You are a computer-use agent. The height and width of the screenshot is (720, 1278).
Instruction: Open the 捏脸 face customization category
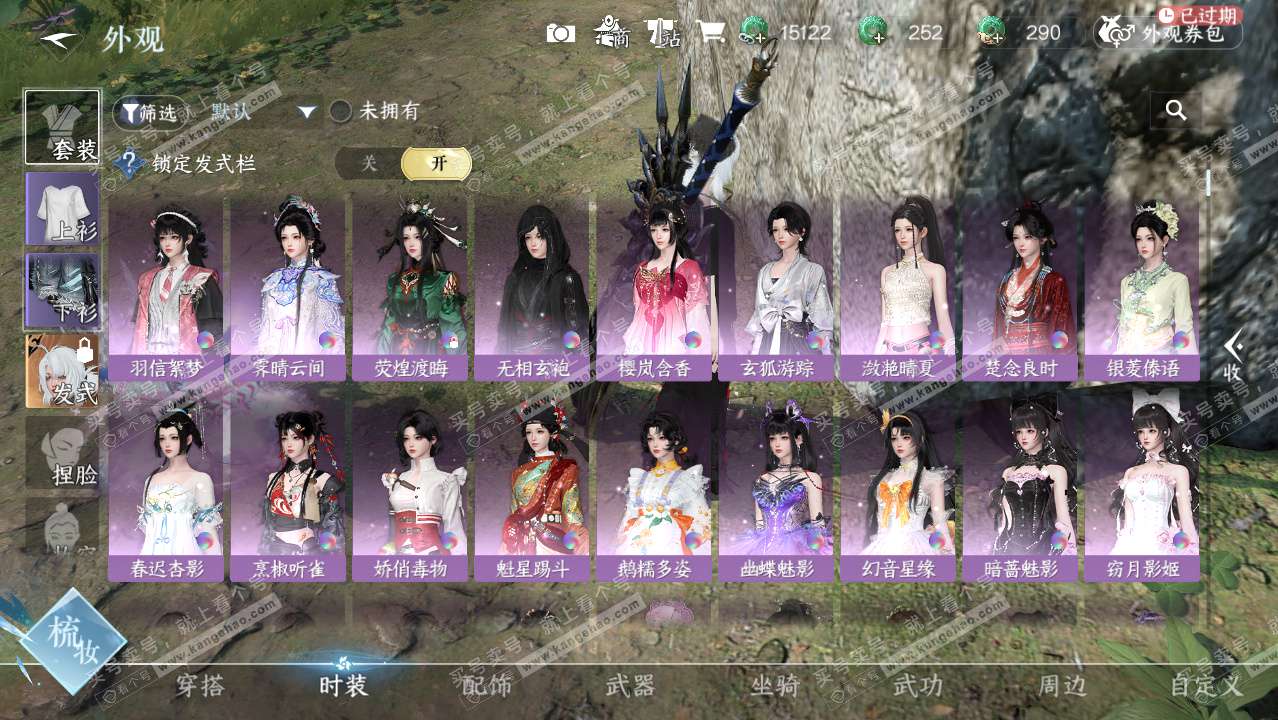(x=62, y=452)
